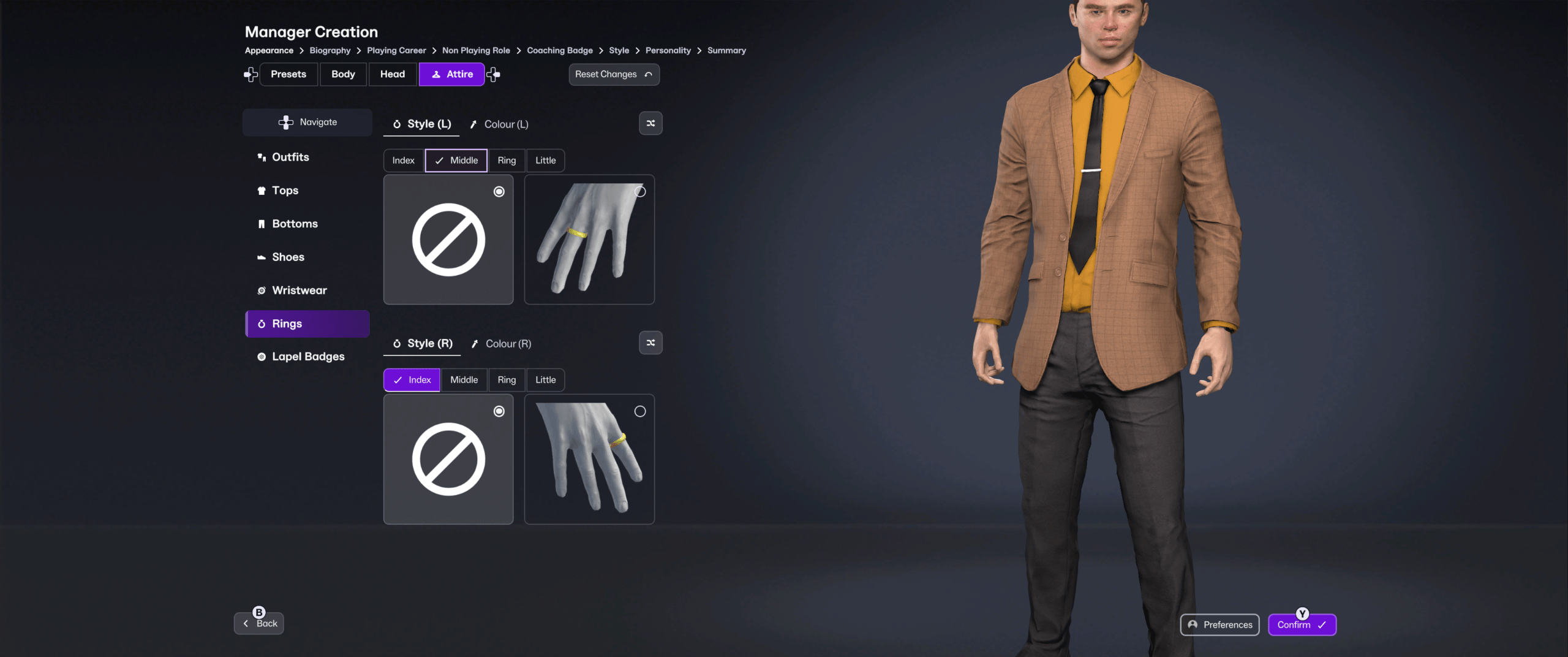Switch to the Colour (L) tab
Image resolution: width=1568 pixels, height=657 pixels.
tap(499, 124)
